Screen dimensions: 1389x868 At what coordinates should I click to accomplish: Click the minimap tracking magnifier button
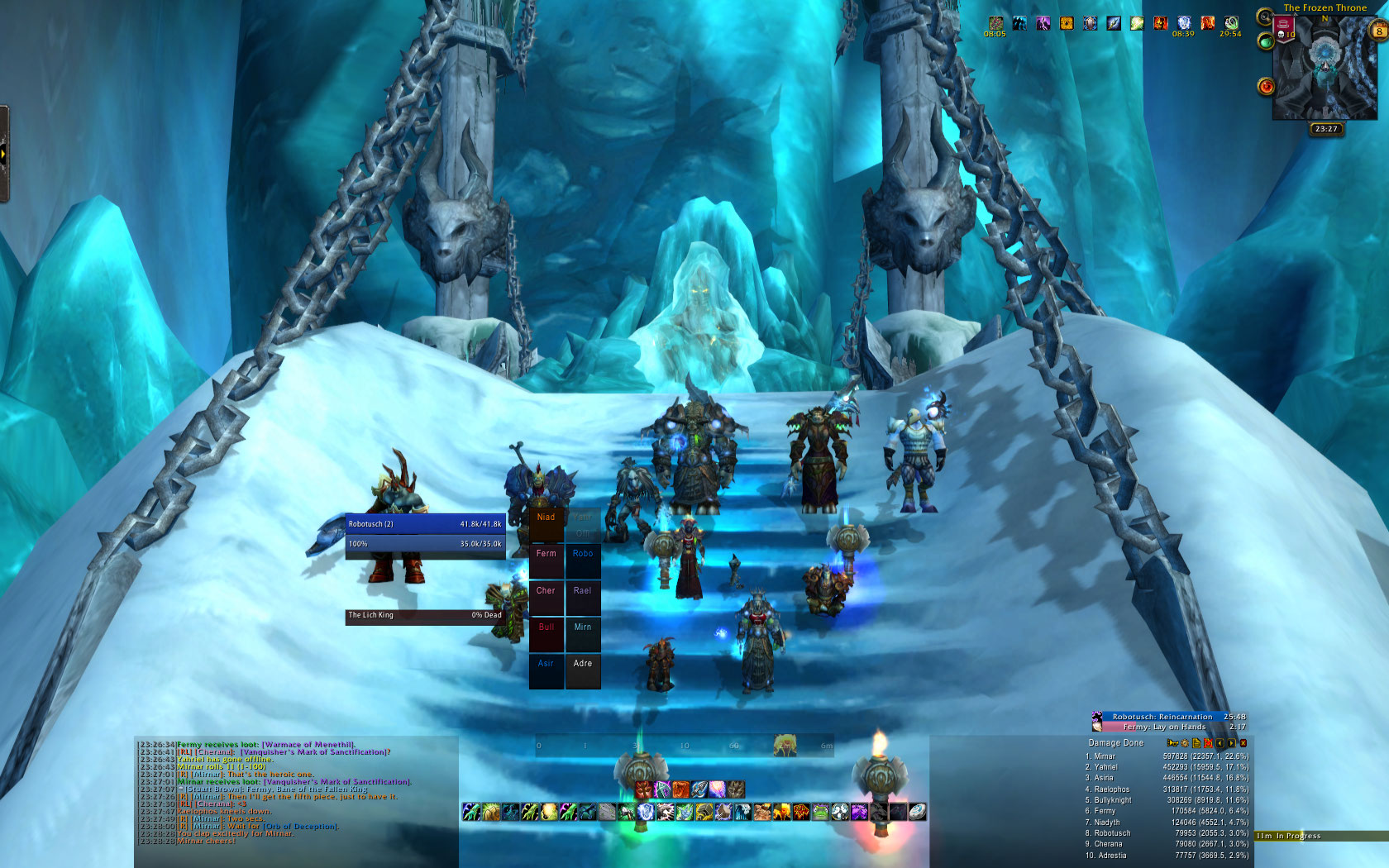(1264, 17)
